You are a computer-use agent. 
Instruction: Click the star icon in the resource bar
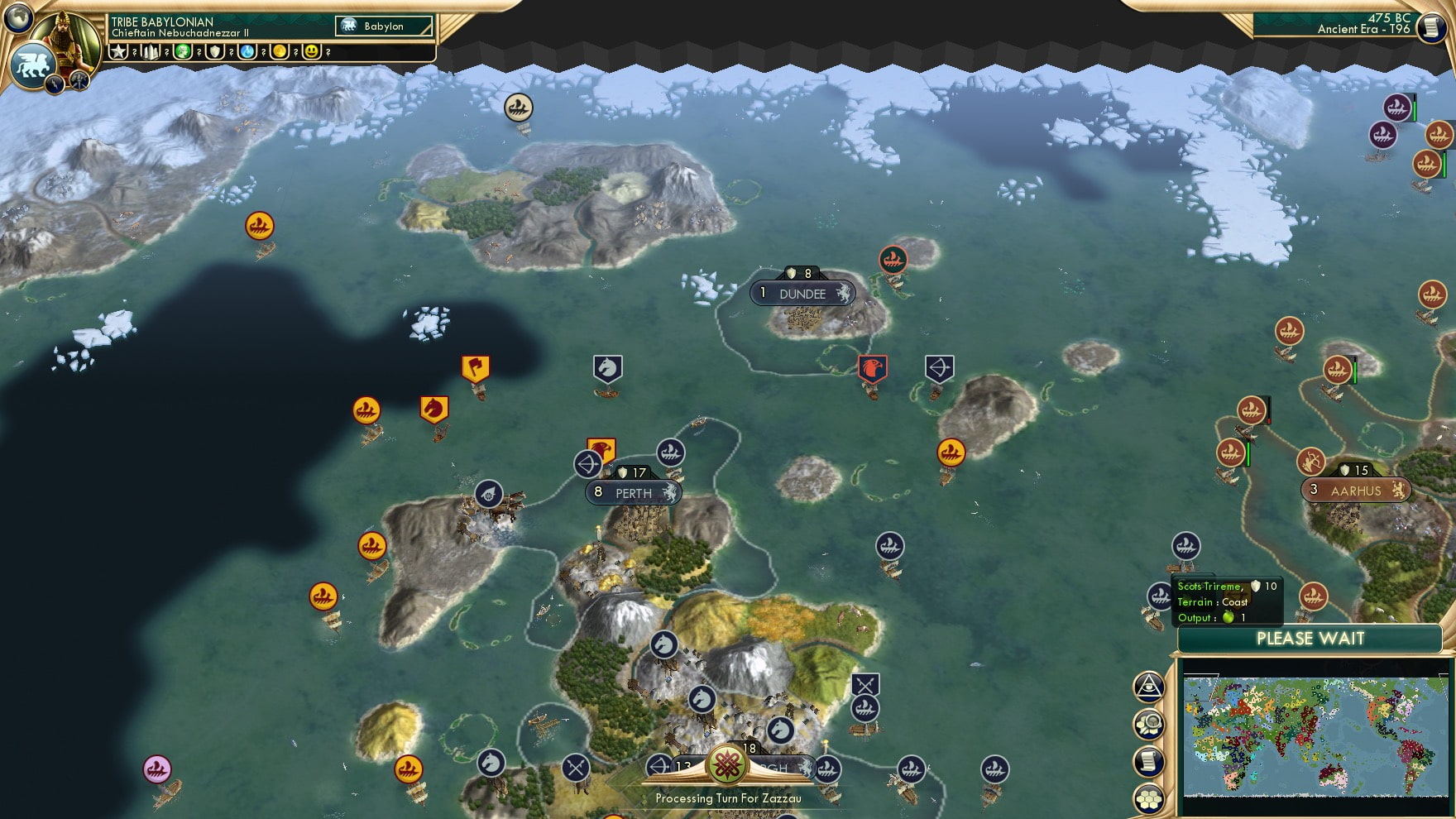(119, 51)
